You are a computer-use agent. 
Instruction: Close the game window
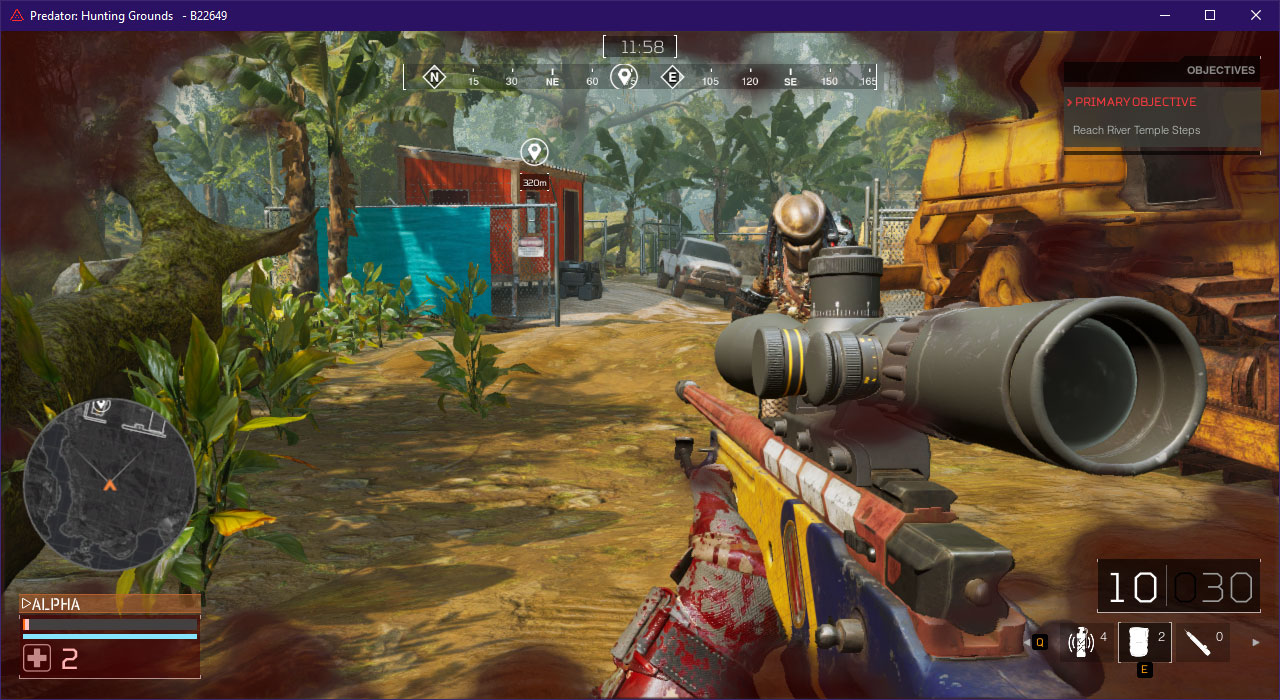click(x=1256, y=15)
